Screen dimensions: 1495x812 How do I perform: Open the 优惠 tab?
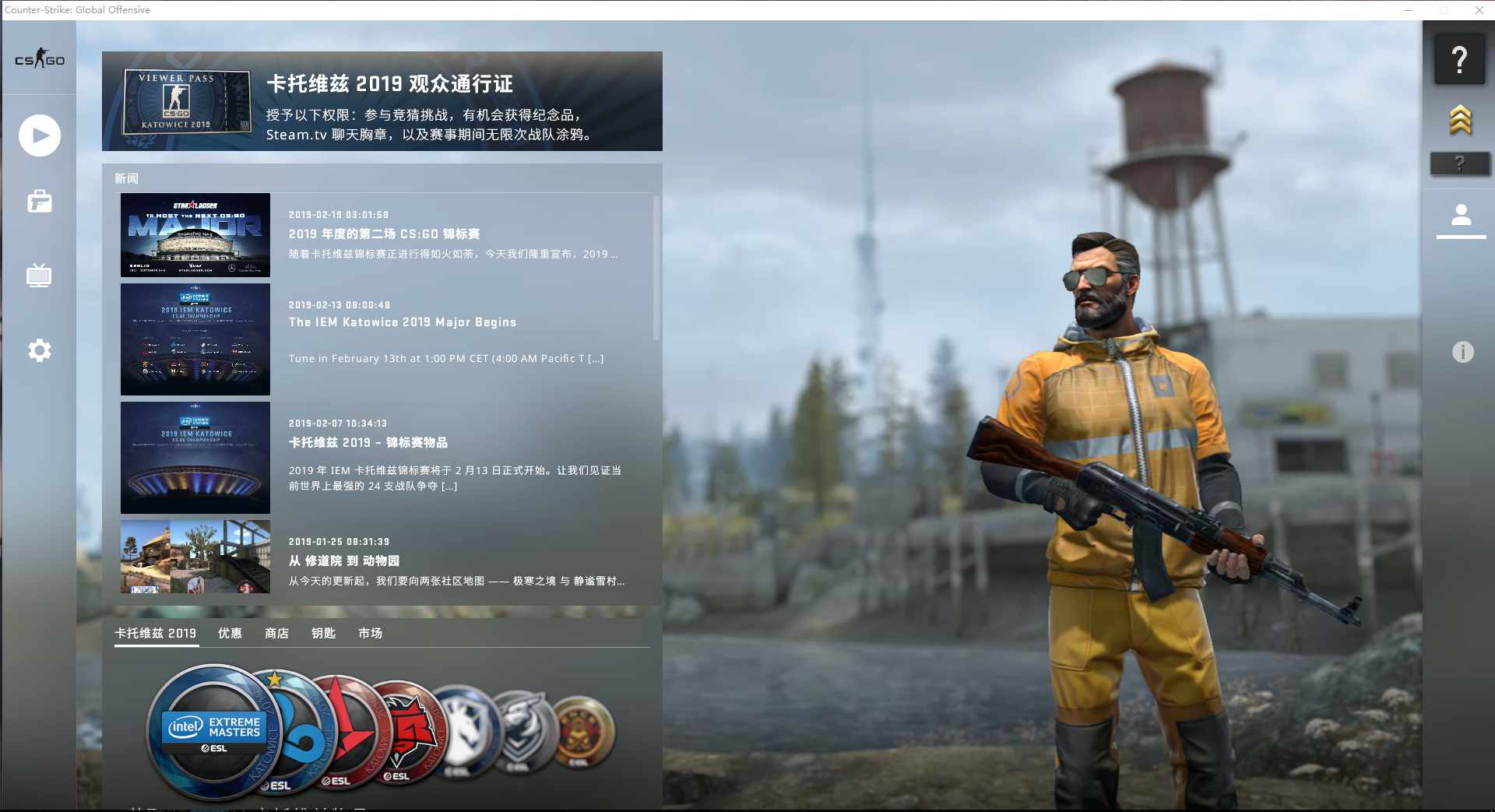(x=230, y=633)
